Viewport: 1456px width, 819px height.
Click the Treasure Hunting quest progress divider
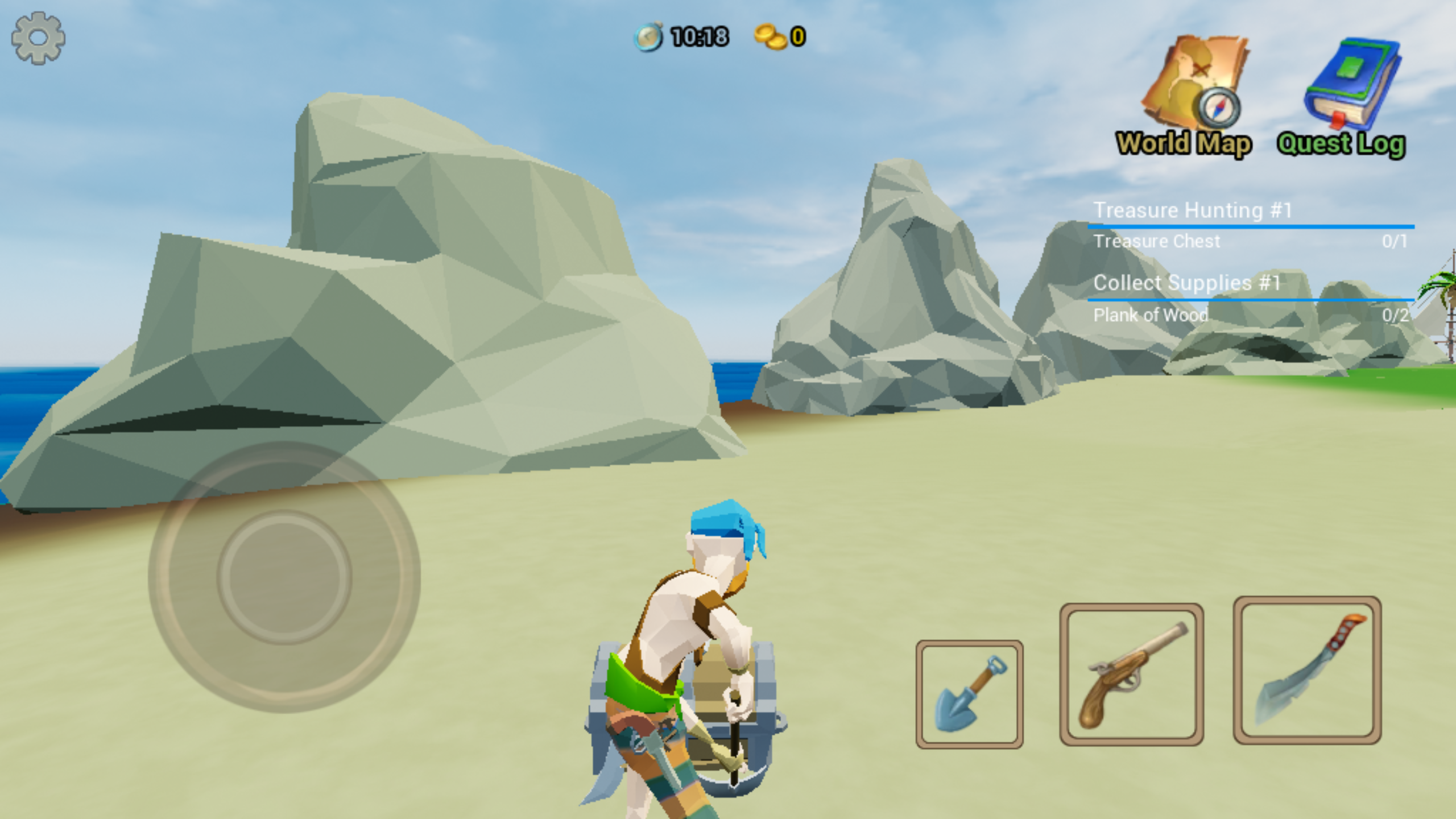pos(1251,227)
